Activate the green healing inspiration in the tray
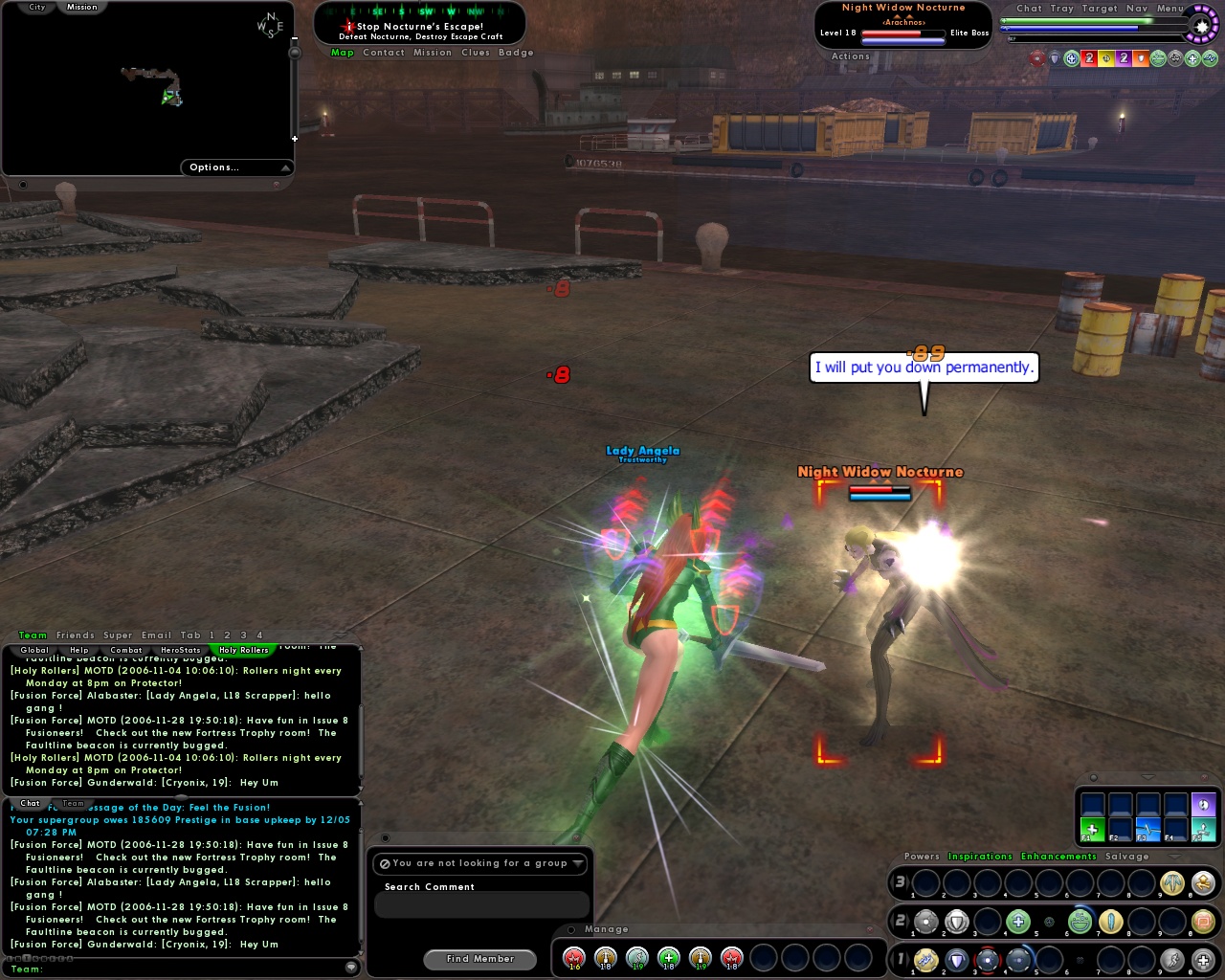This screenshot has height=980, width=1225. click(x=668, y=958)
